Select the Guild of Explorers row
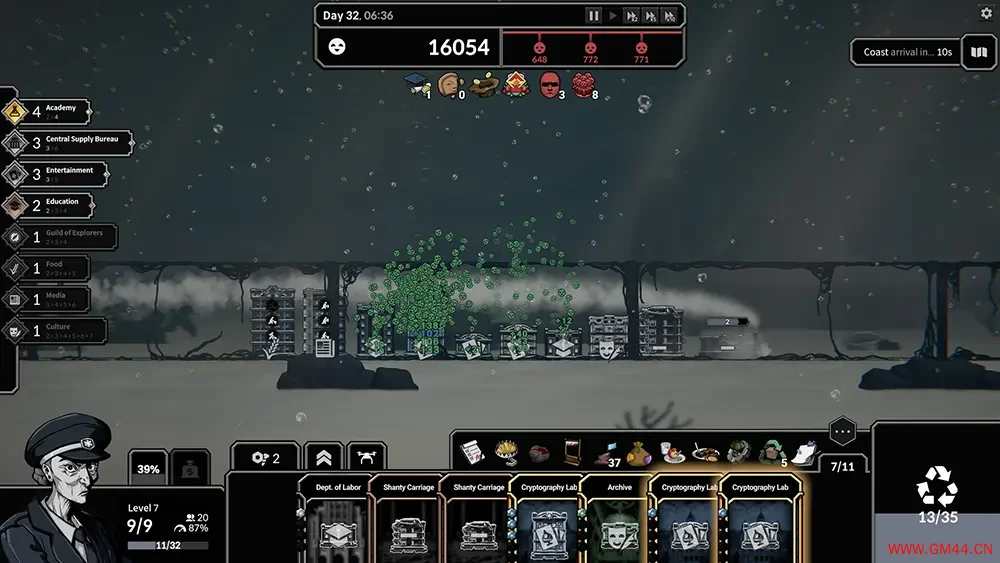Image resolution: width=1000 pixels, height=563 pixels. 58,237
